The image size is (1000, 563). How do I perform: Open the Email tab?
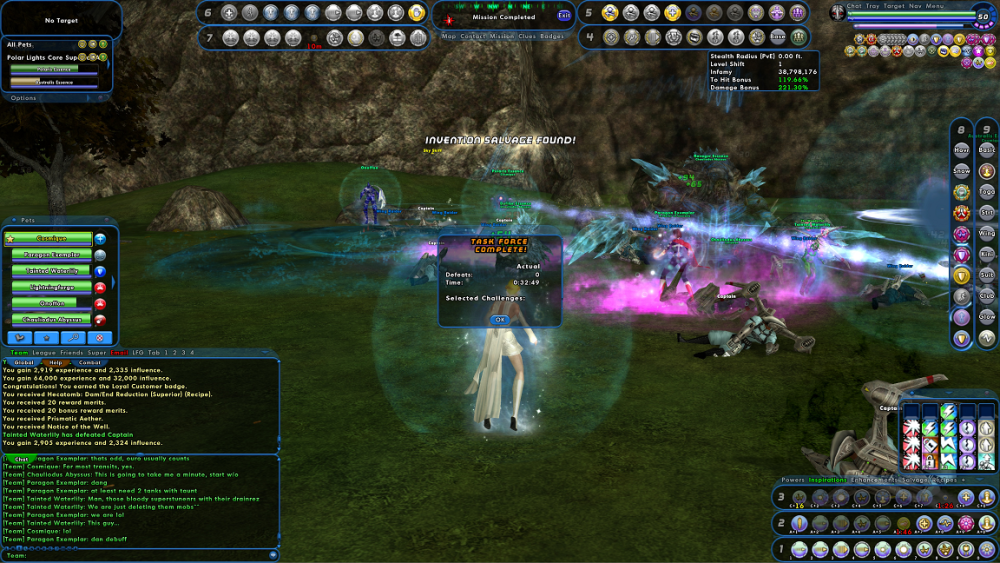pos(118,353)
